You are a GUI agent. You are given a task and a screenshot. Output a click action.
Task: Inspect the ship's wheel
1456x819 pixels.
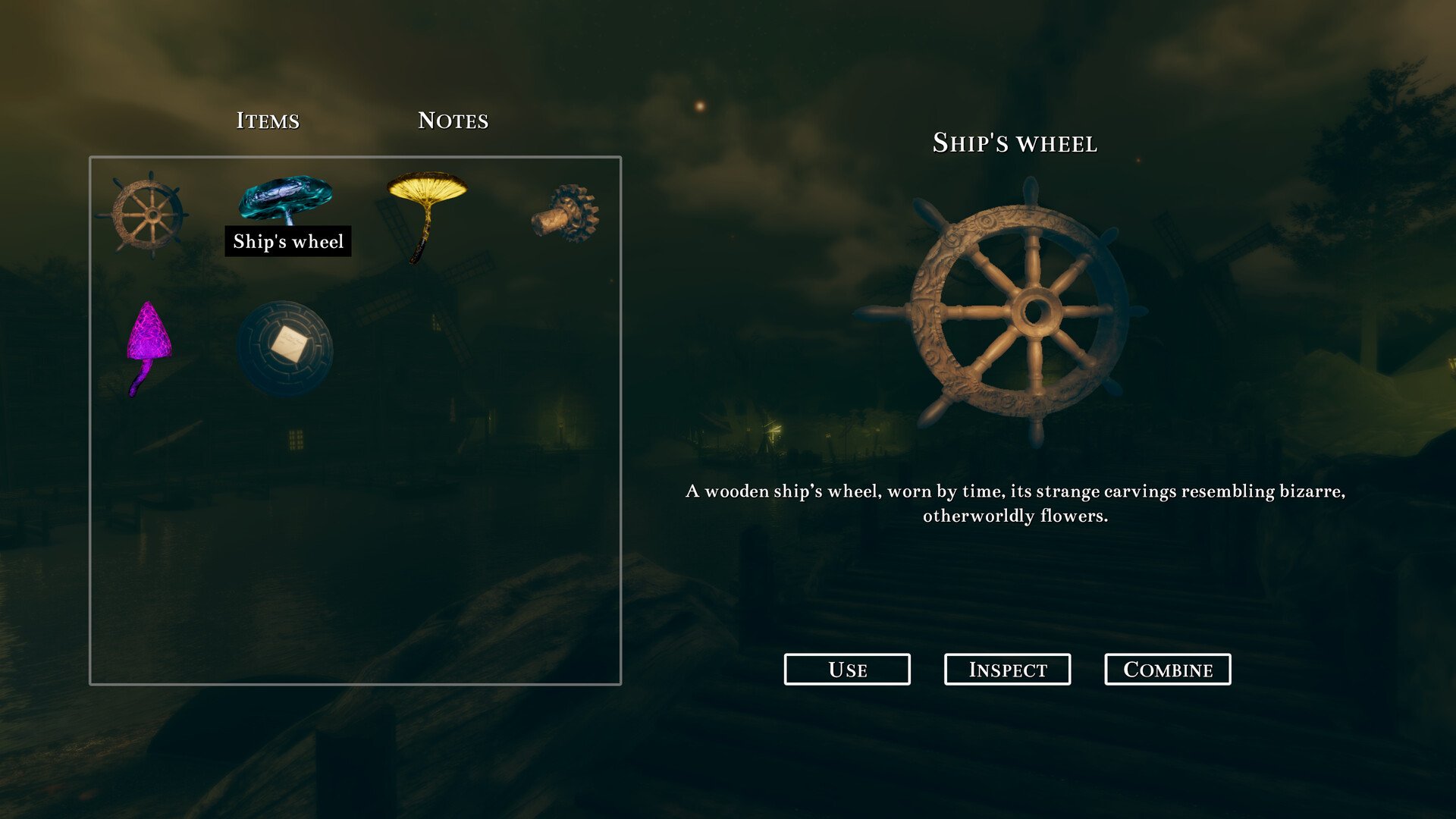pos(1007,670)
